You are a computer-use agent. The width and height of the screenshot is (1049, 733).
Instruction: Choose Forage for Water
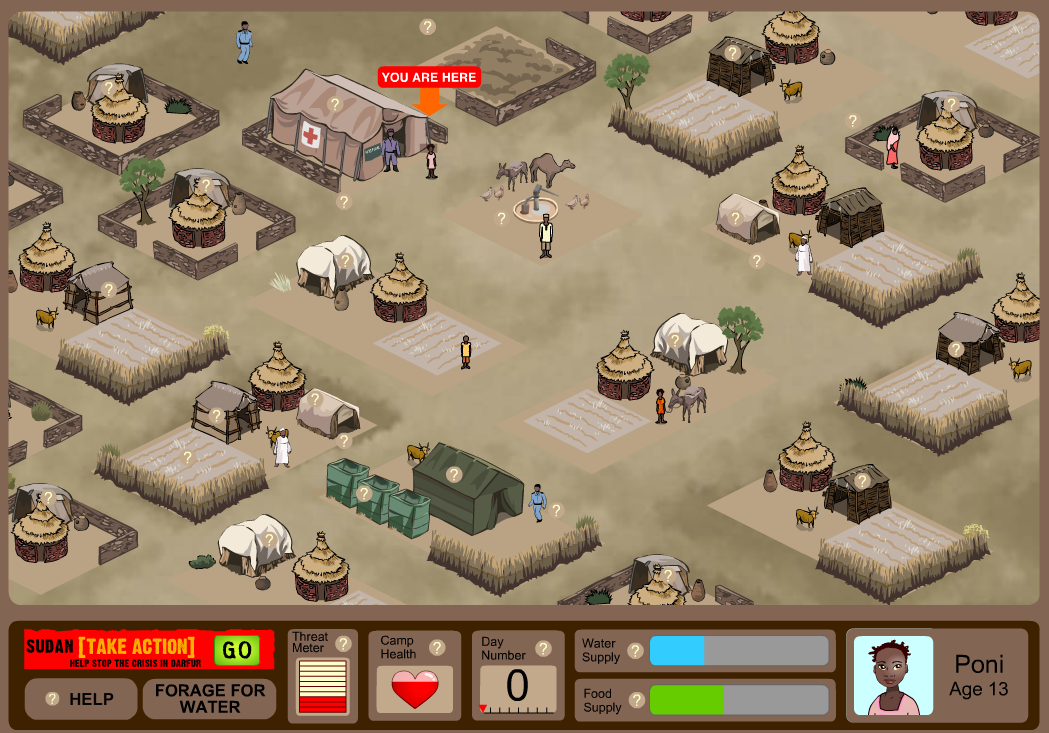[209, 699]
